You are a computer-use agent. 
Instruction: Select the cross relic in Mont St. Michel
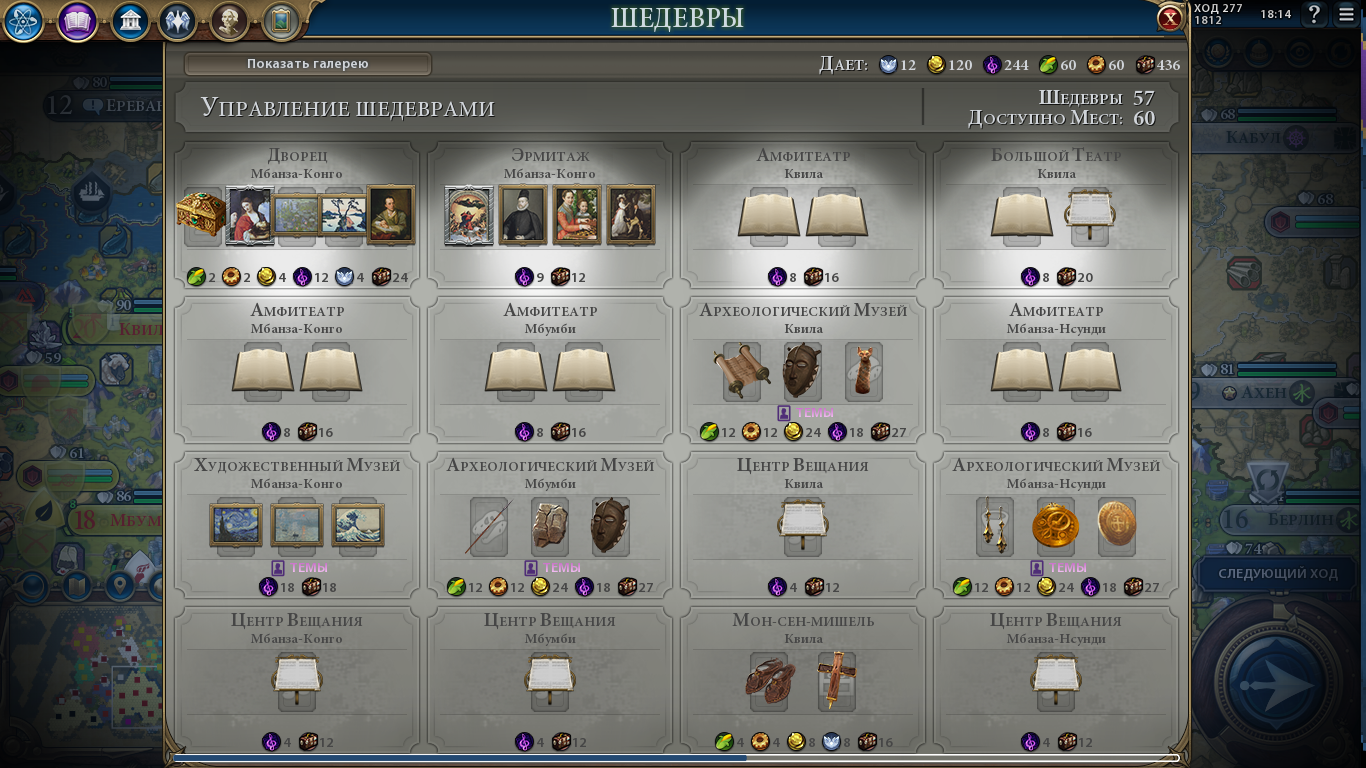point(836,680)
